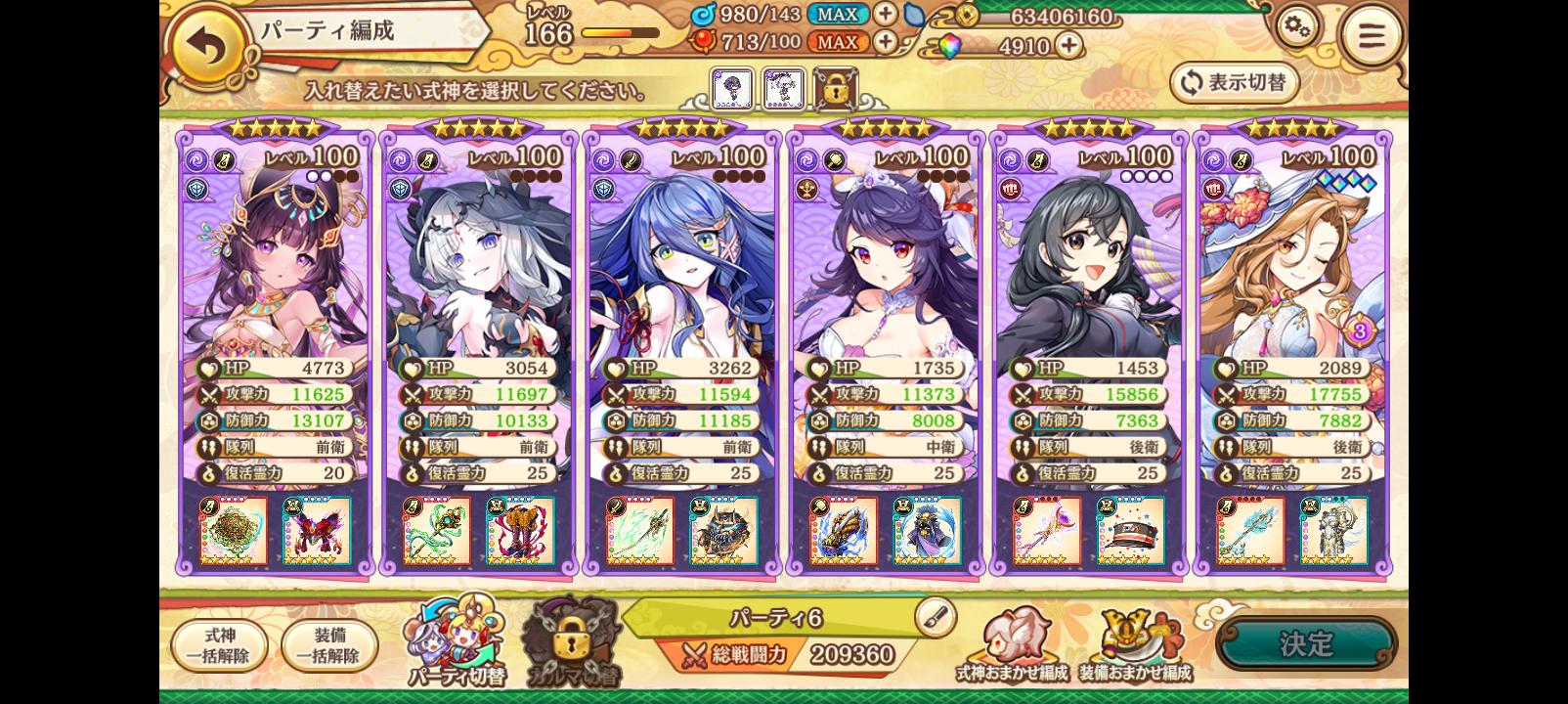Viewport: 1568px width, 704px height.
Task: Unequip all gear with 装備一括解除
Action: [x=328, y=645]
